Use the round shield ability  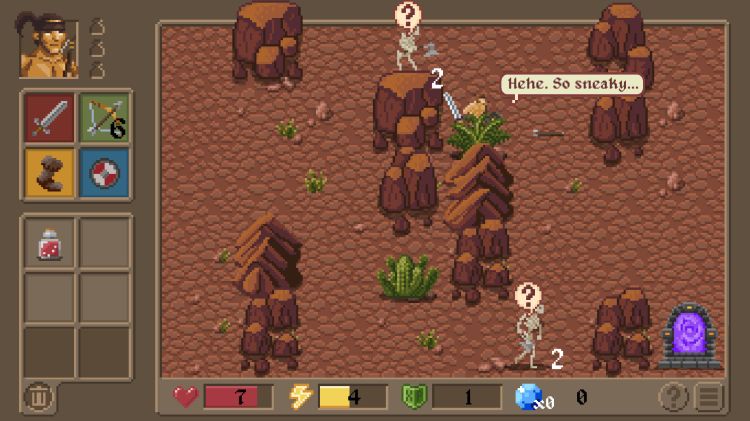coord(104,171)
